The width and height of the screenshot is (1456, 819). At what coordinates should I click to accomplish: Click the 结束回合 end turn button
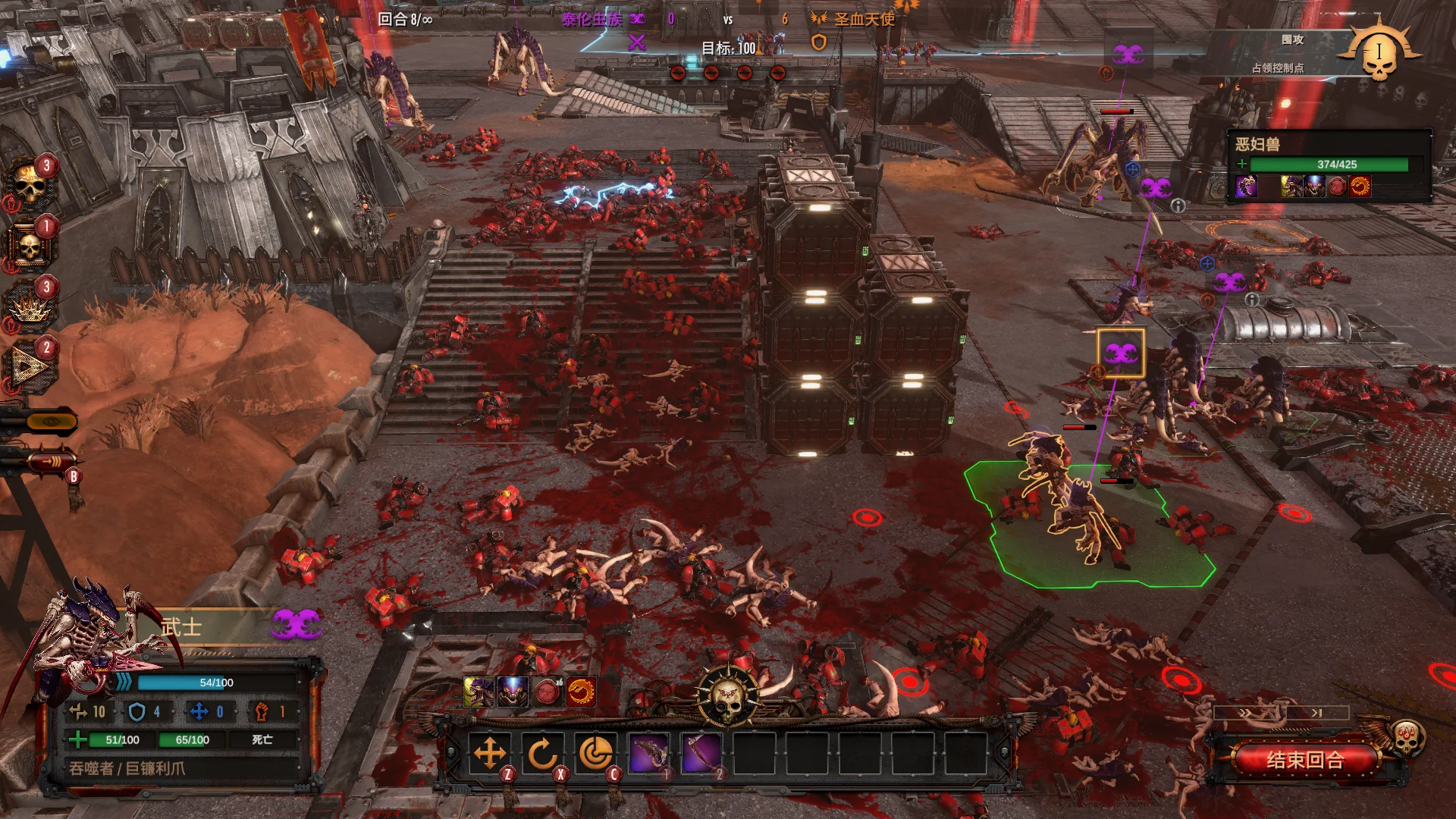pos(1304,760)
